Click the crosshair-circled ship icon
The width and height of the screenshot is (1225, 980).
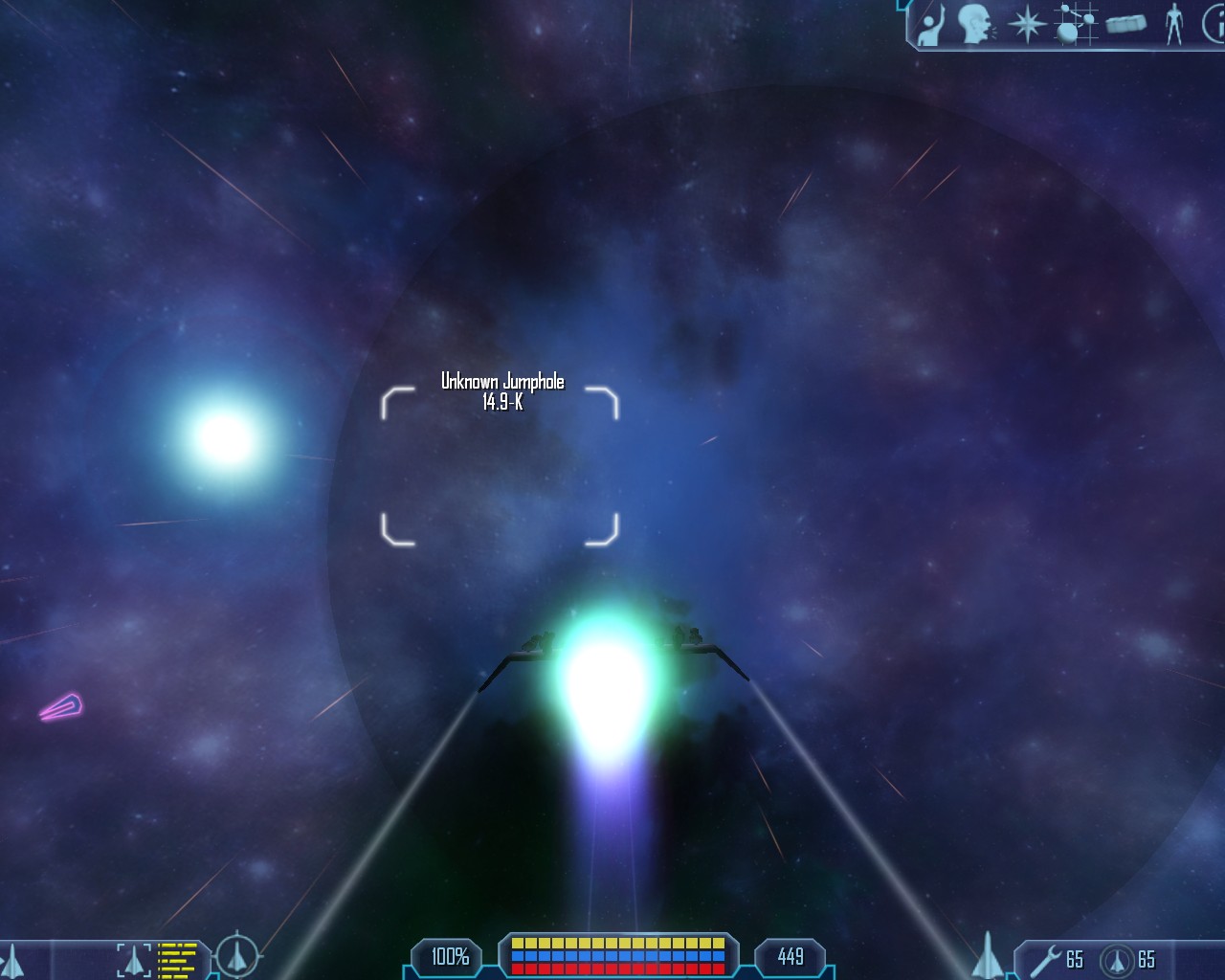tap(235, 955)
